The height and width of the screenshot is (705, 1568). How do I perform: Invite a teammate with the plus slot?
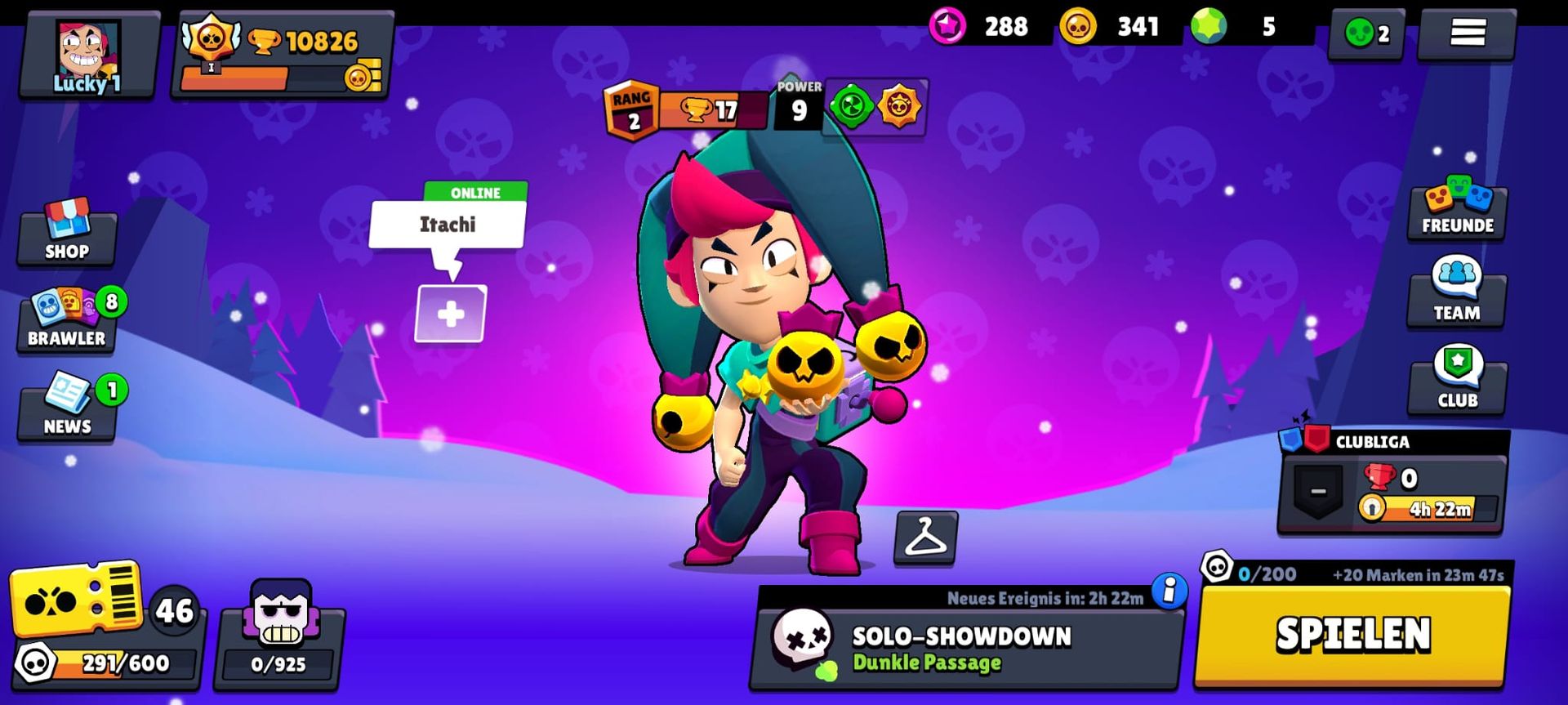451,314
